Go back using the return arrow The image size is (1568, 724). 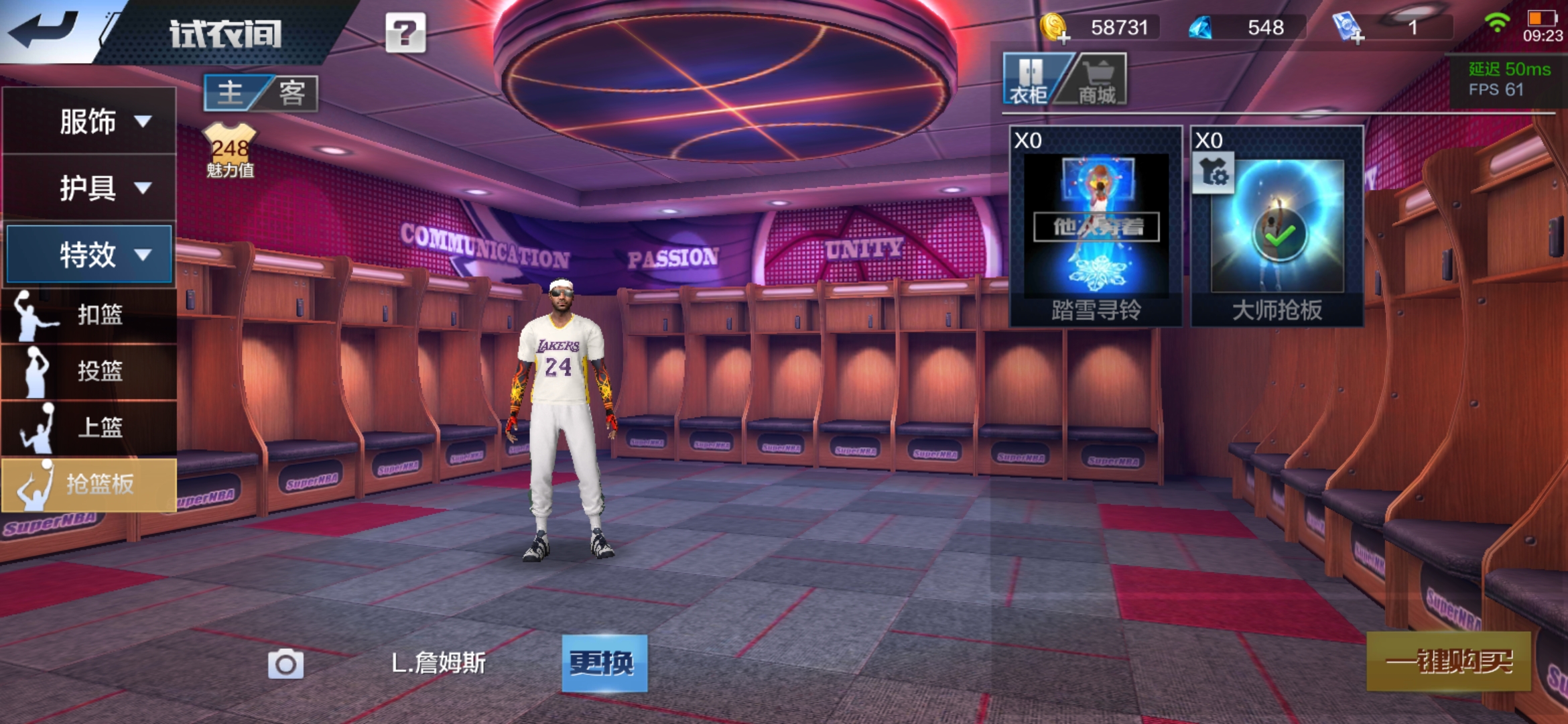pyautogui.click(x=44, y=30)
